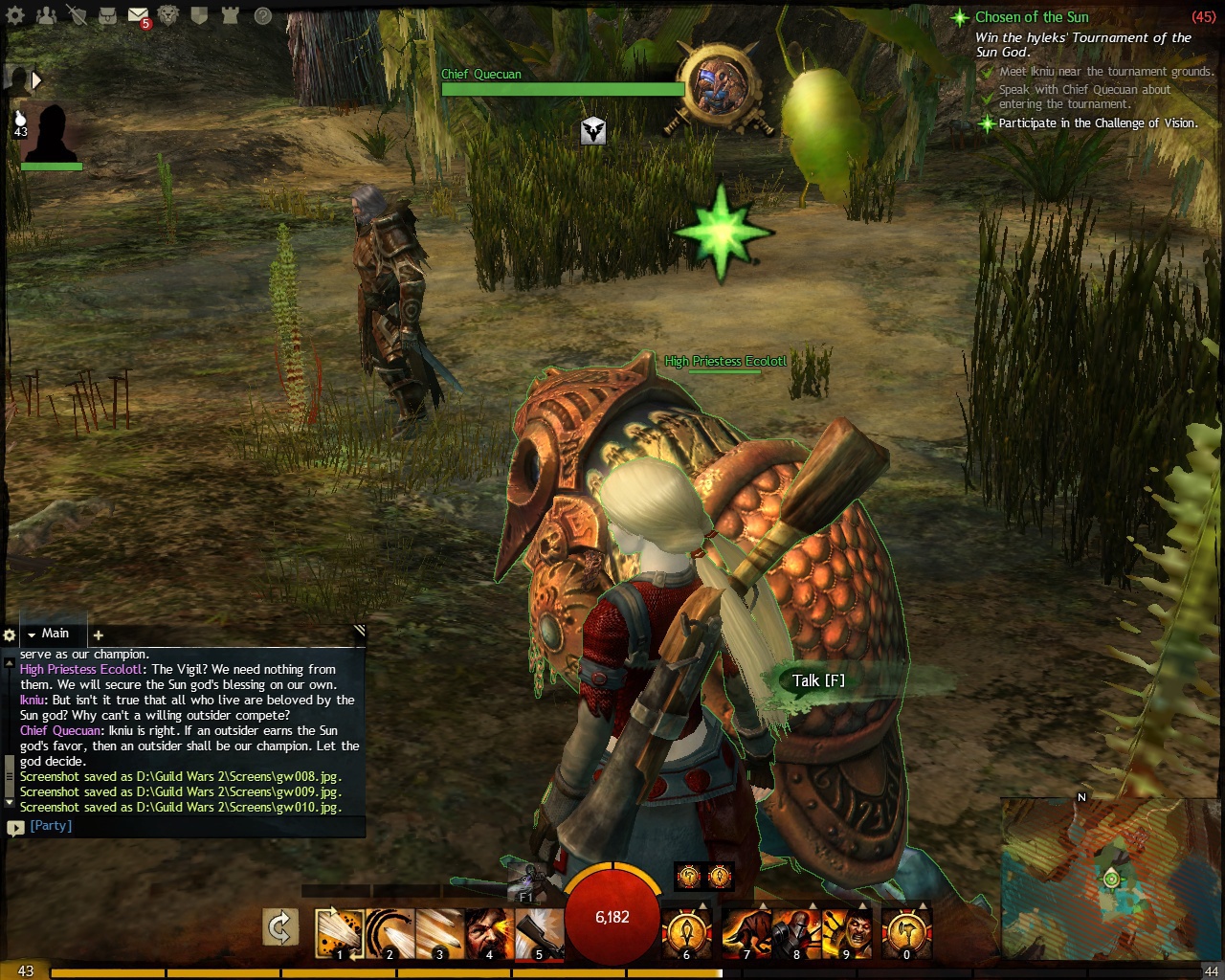Viewport: 1225px width, 980px height.
Task: Open mail with five unread messages
Action: (x=138, y=15)
